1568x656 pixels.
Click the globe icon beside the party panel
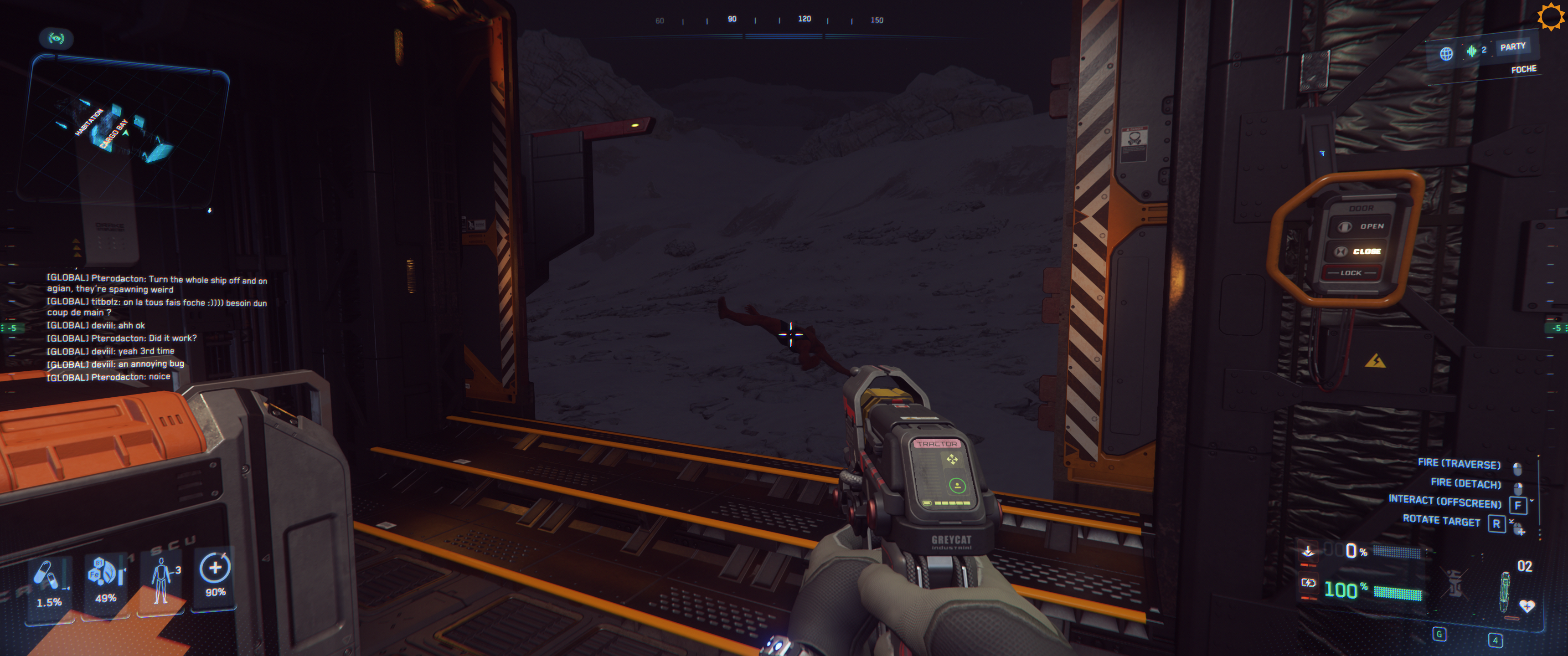click(1446, 53)
